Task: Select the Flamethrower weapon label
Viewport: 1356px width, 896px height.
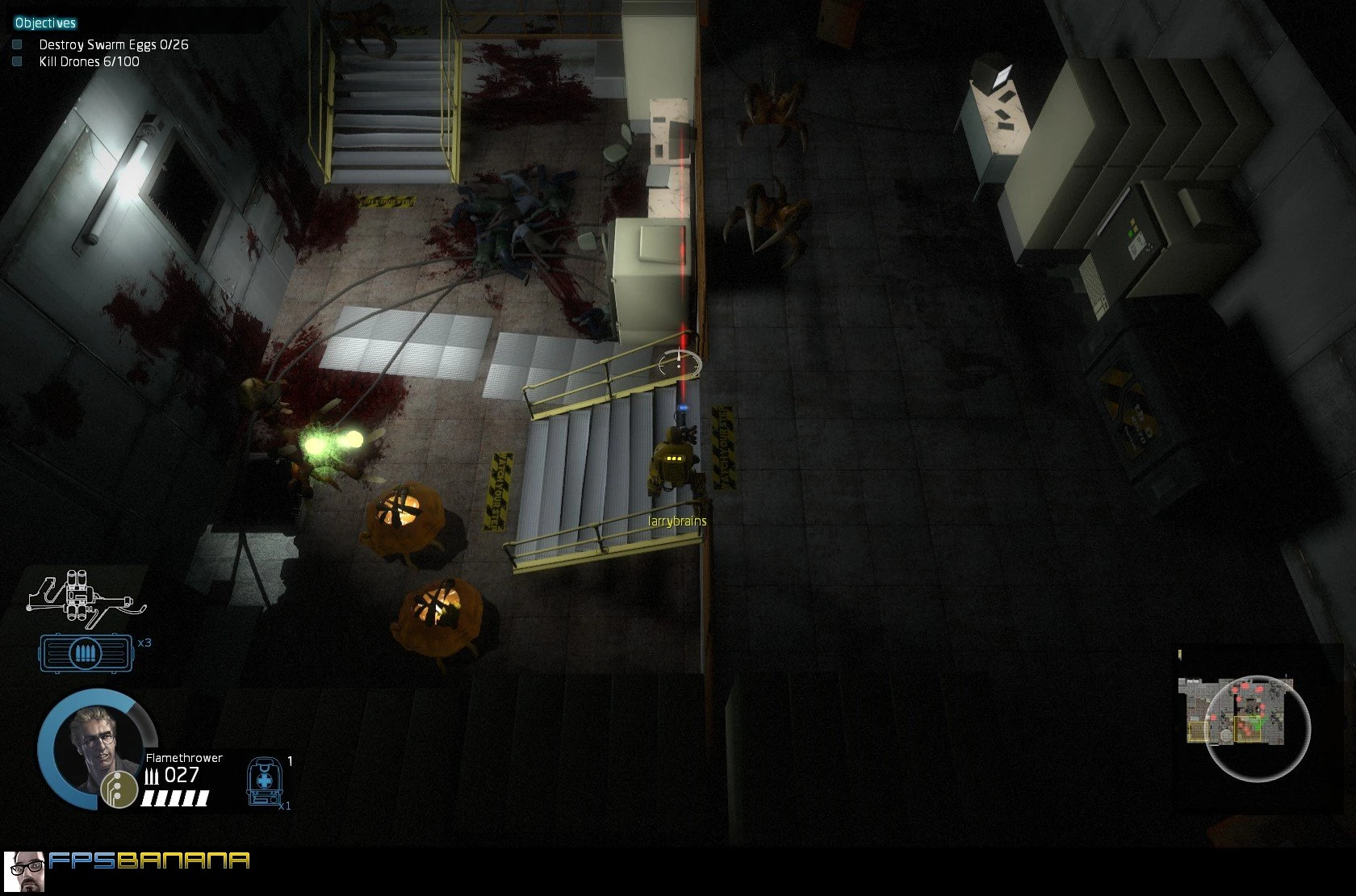Action: [x=183, y=757]
